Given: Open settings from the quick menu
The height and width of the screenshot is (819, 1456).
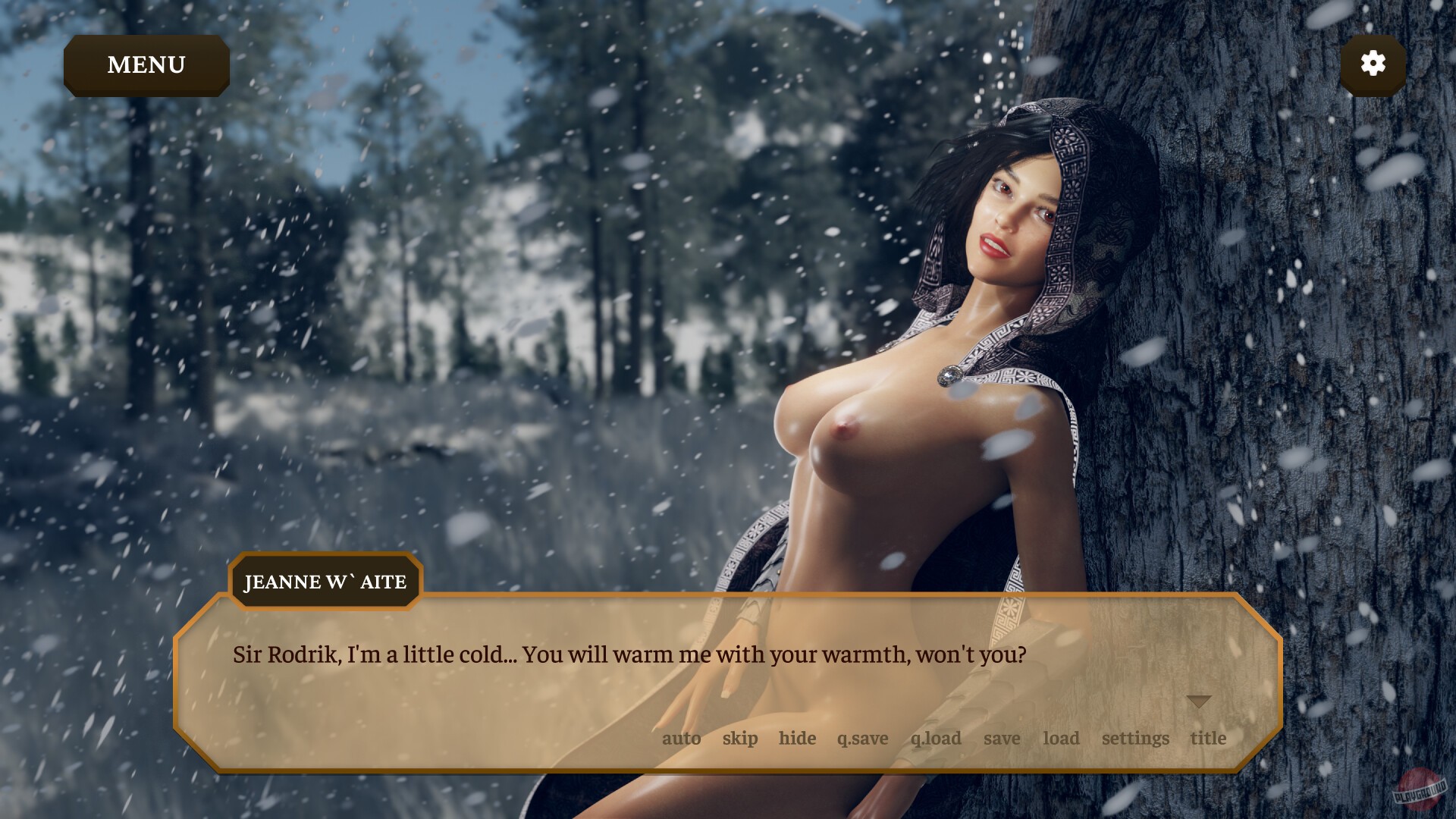Looking at the screenshot, I should point(1134,738).
